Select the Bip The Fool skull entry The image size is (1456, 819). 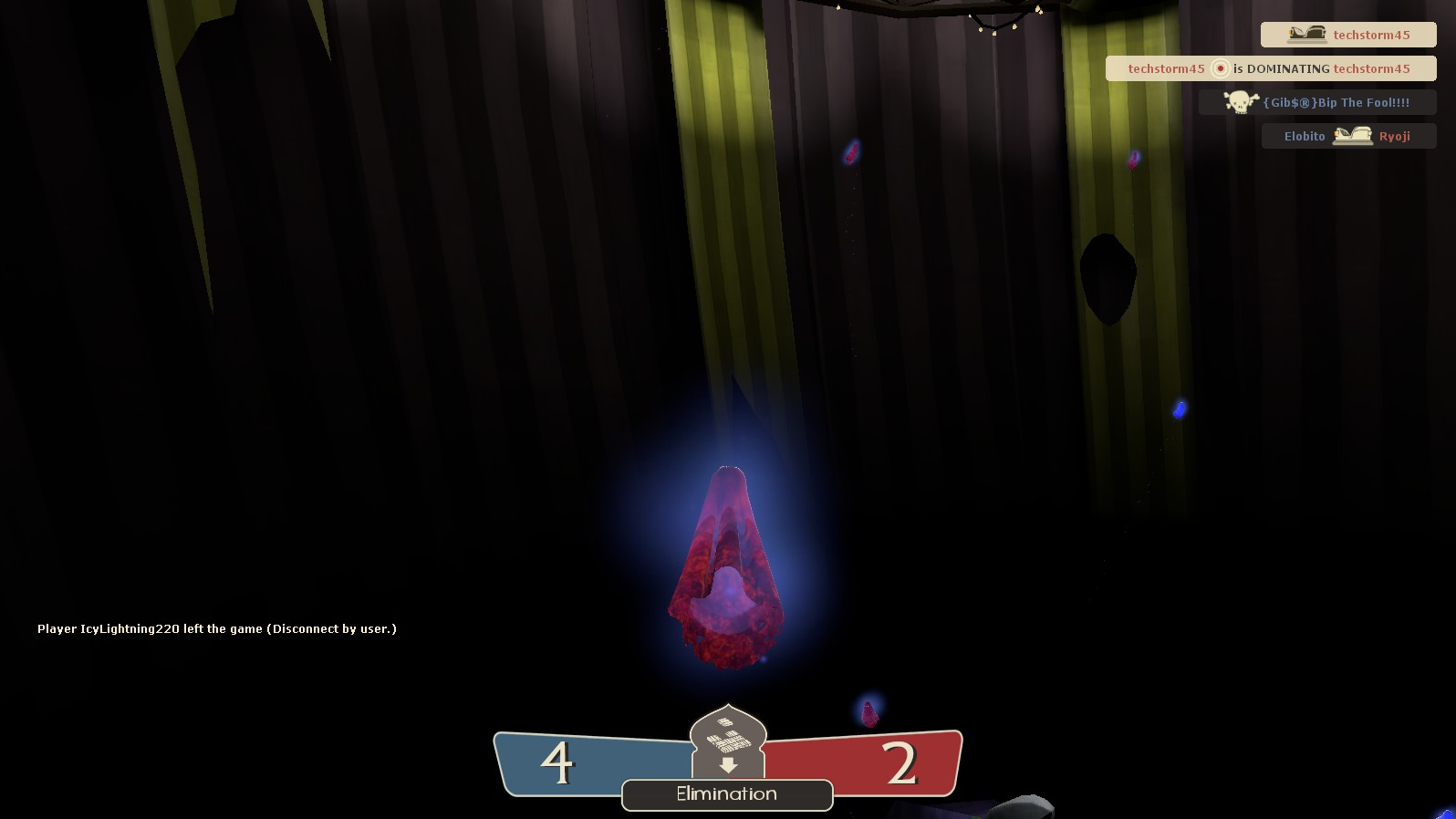[x=1317, y=103]
